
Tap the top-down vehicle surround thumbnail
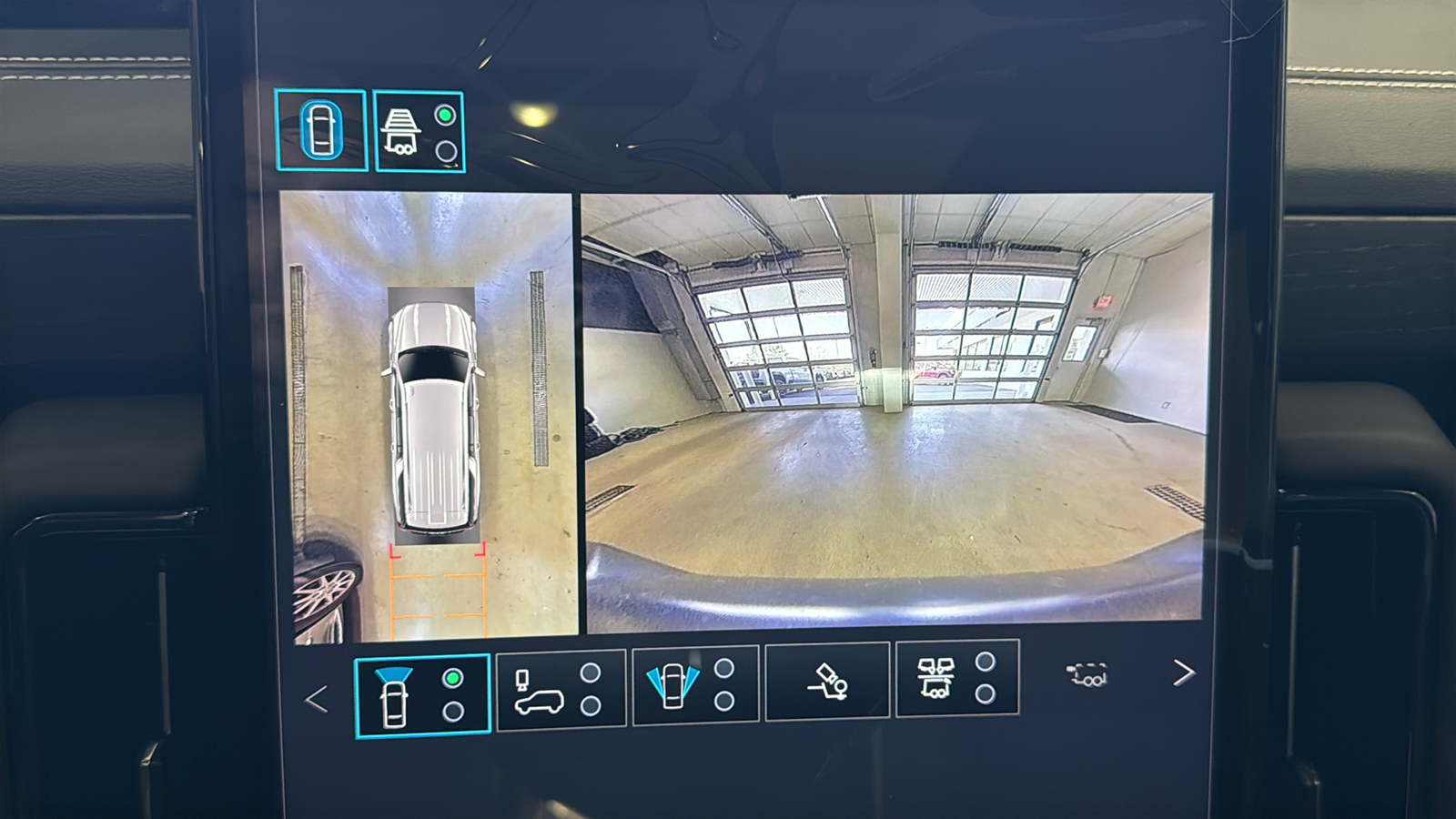pos(429,414)
